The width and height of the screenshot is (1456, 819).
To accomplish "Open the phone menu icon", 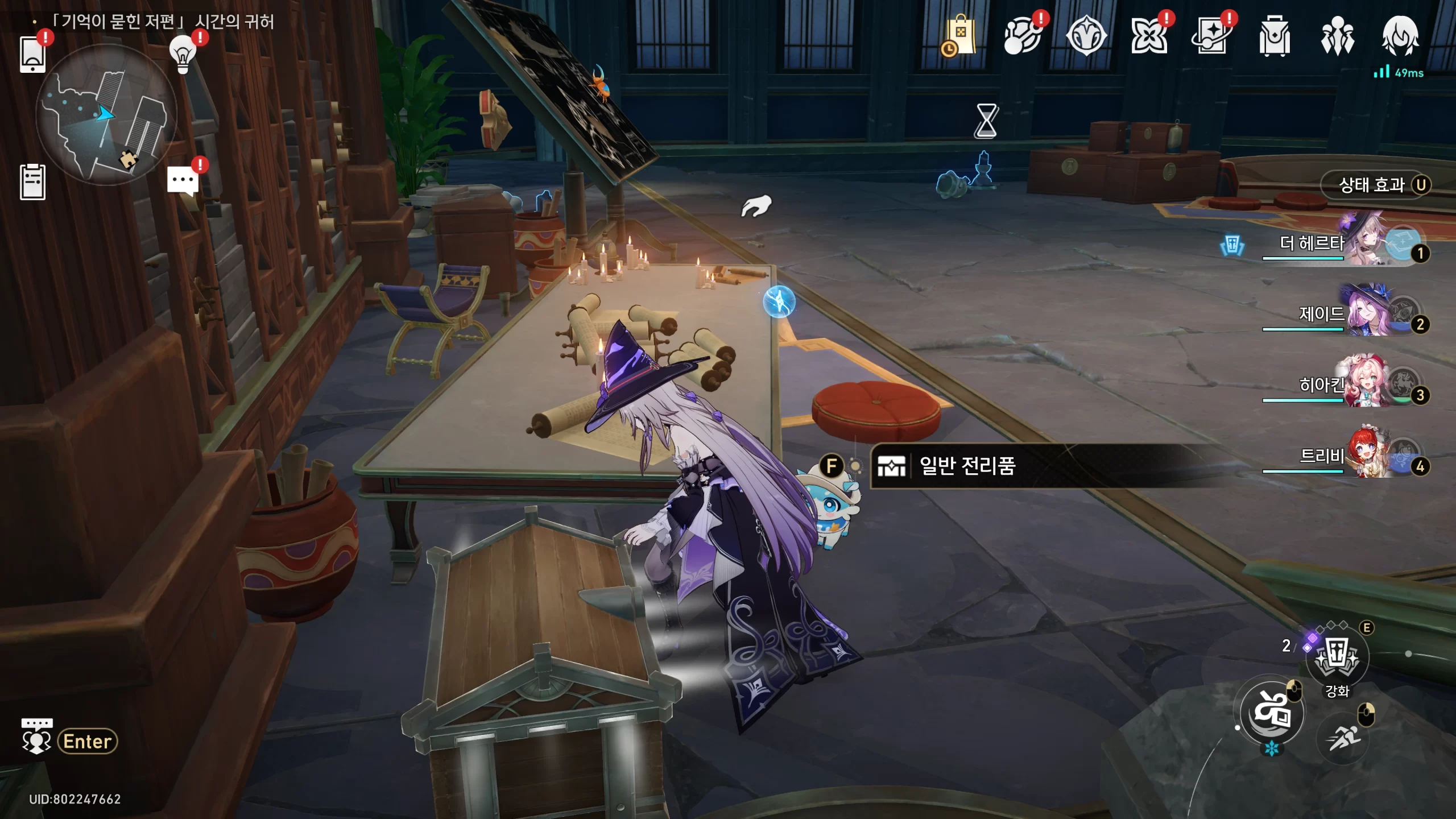I will (x=32, y=54).
